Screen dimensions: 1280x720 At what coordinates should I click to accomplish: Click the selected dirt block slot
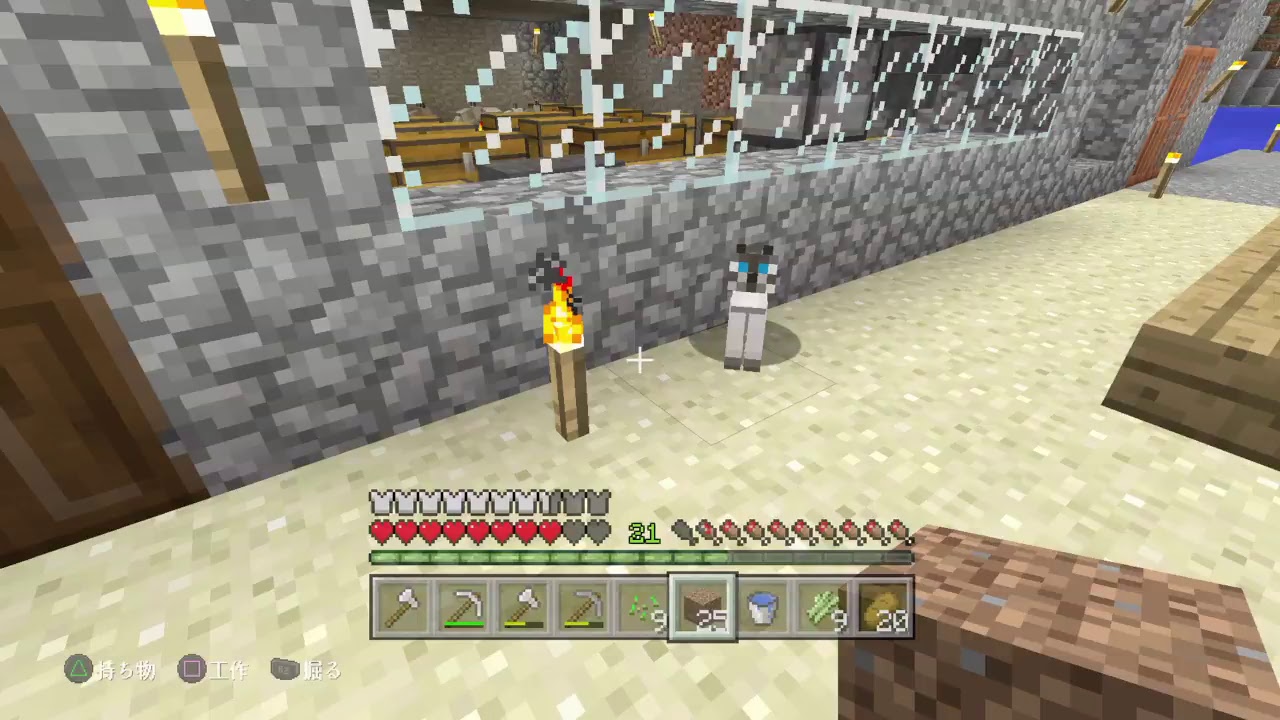point(703,605)
